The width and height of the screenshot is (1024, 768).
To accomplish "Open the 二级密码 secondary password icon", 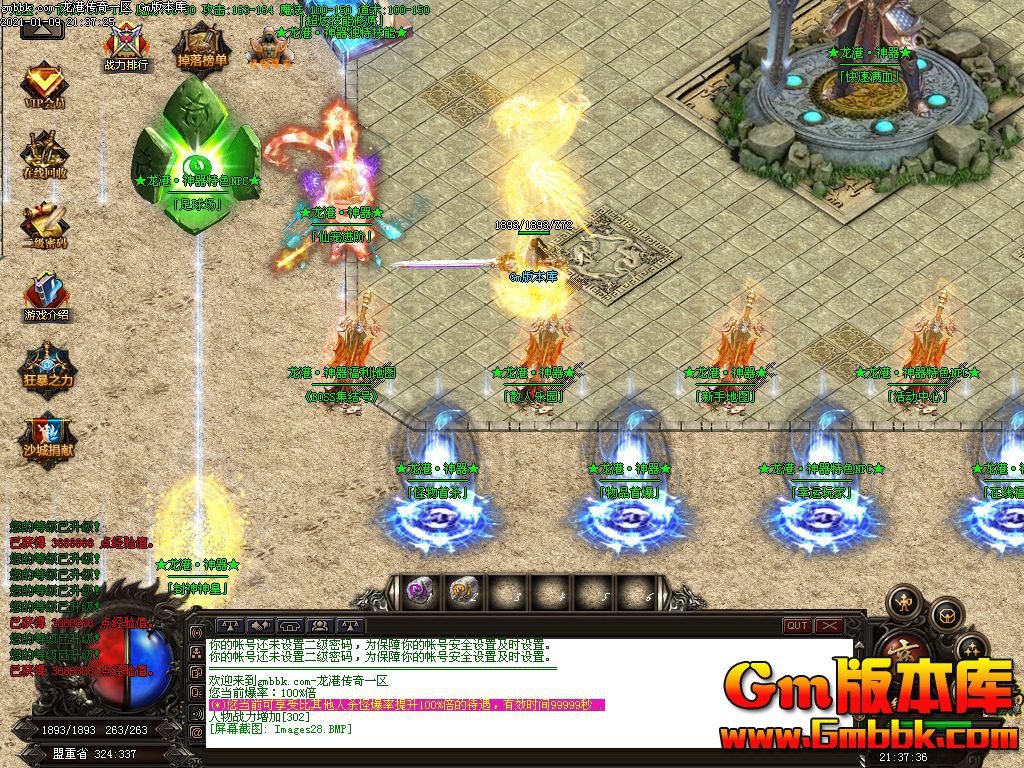I will 45,225.
